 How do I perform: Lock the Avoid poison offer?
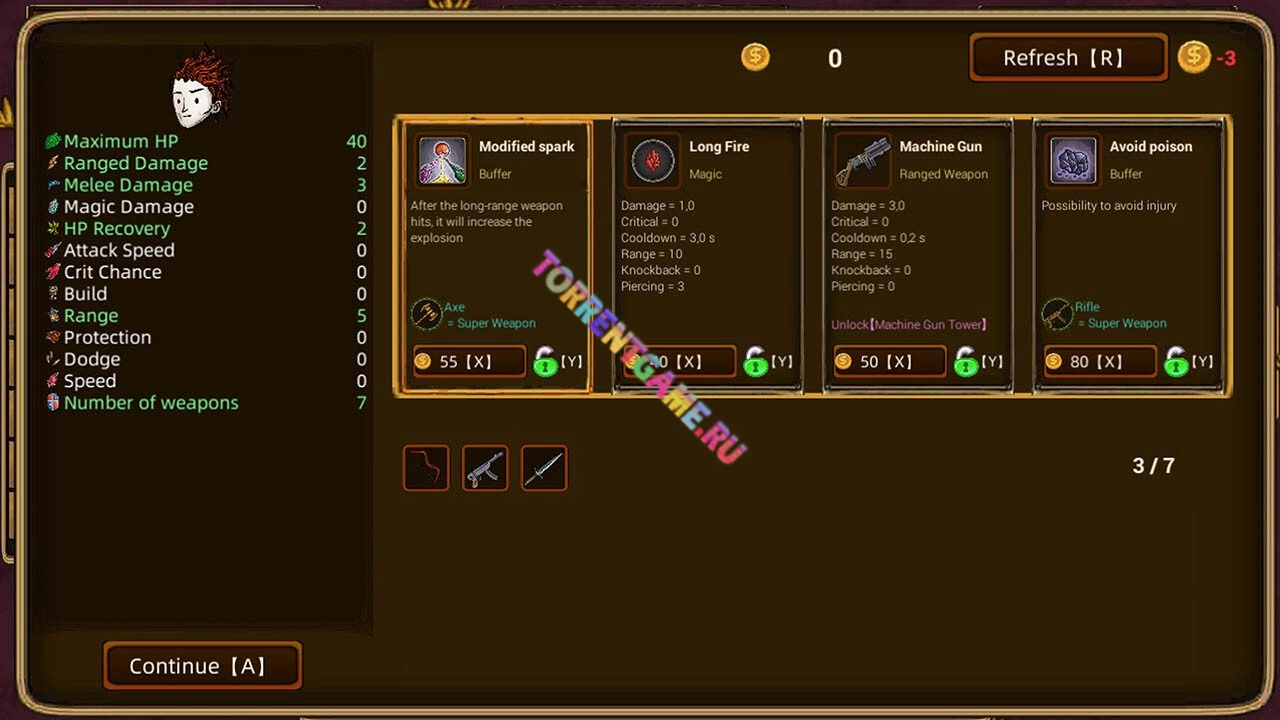click(1176, 361)
